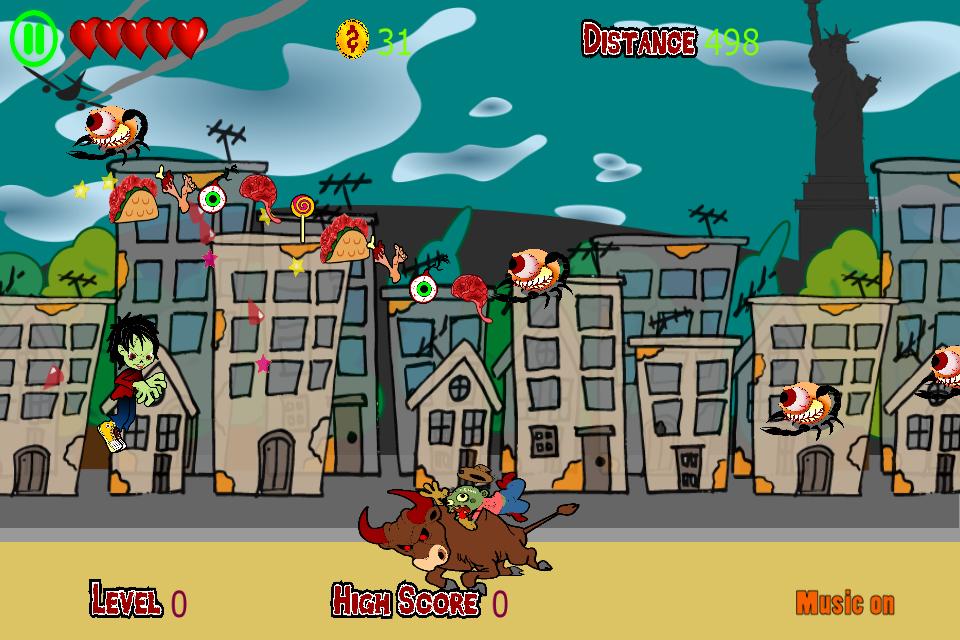The image size is (960, 640).
Task: Toggle the Music on setting
Action: [x=845, y=603]
